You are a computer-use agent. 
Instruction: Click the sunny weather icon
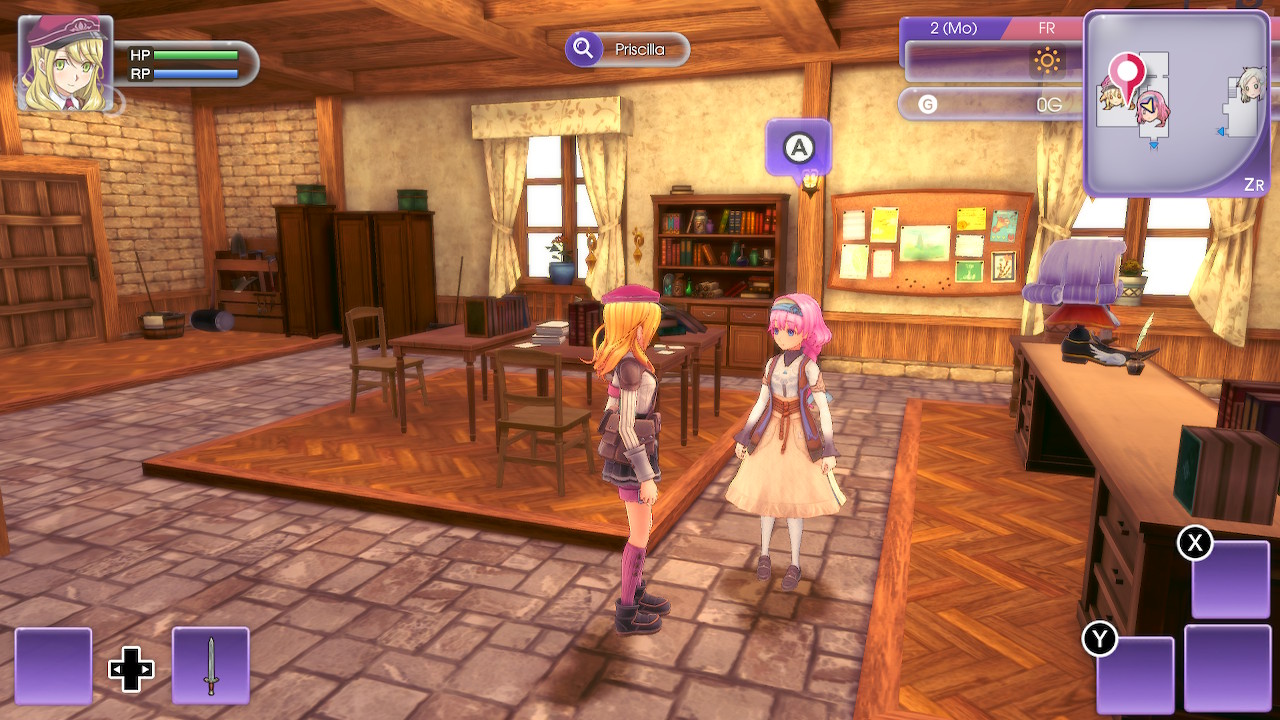(x=1047, y=62)
